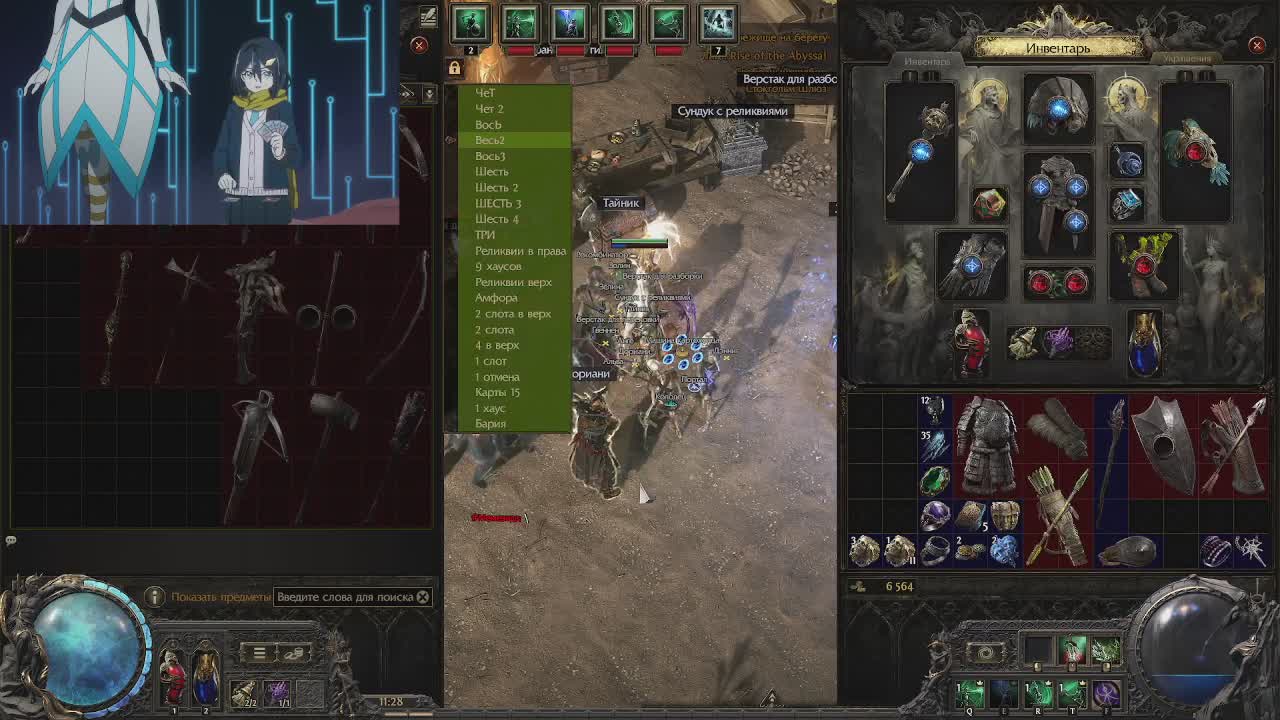Open the "ШЕСТЬ 3" stash tab
This screenshot has height=720, width=1280.
[498, 203]
